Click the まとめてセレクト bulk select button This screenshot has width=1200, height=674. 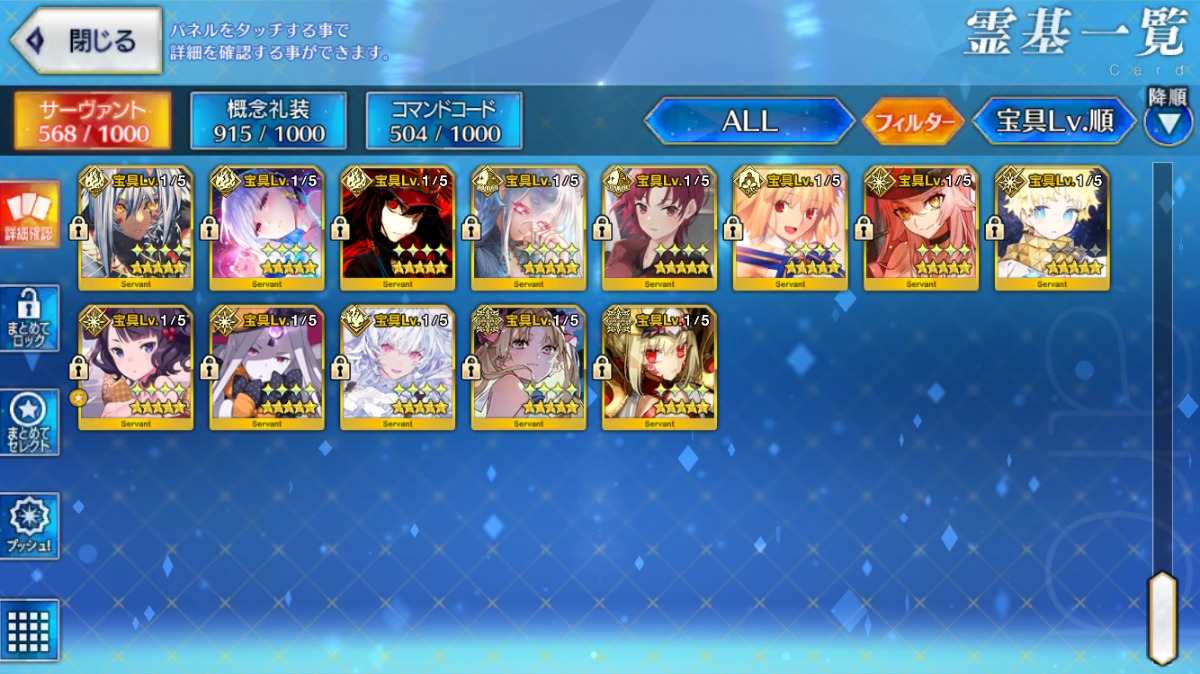pos(30,422)
